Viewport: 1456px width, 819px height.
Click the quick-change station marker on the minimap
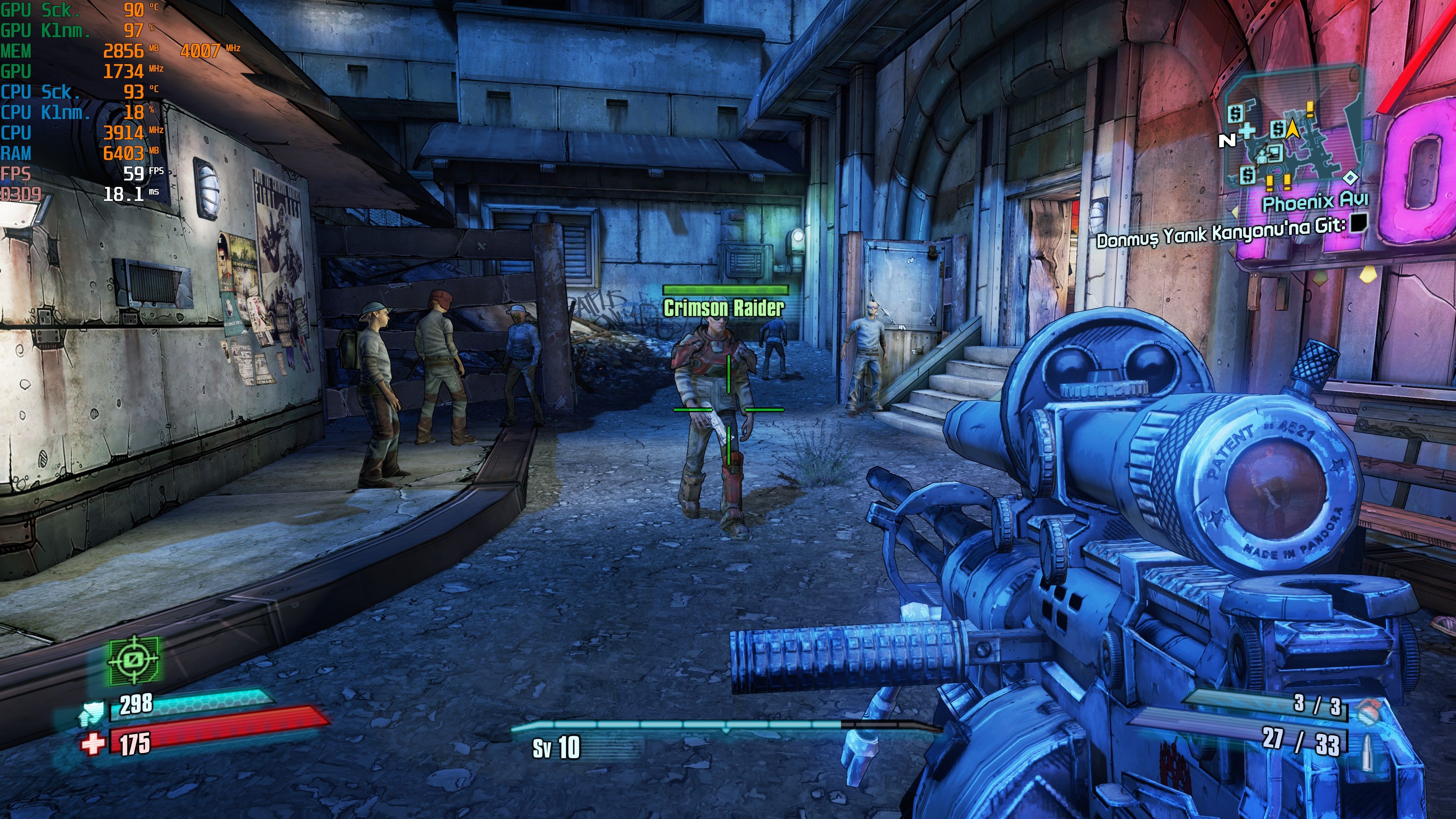1273,152
